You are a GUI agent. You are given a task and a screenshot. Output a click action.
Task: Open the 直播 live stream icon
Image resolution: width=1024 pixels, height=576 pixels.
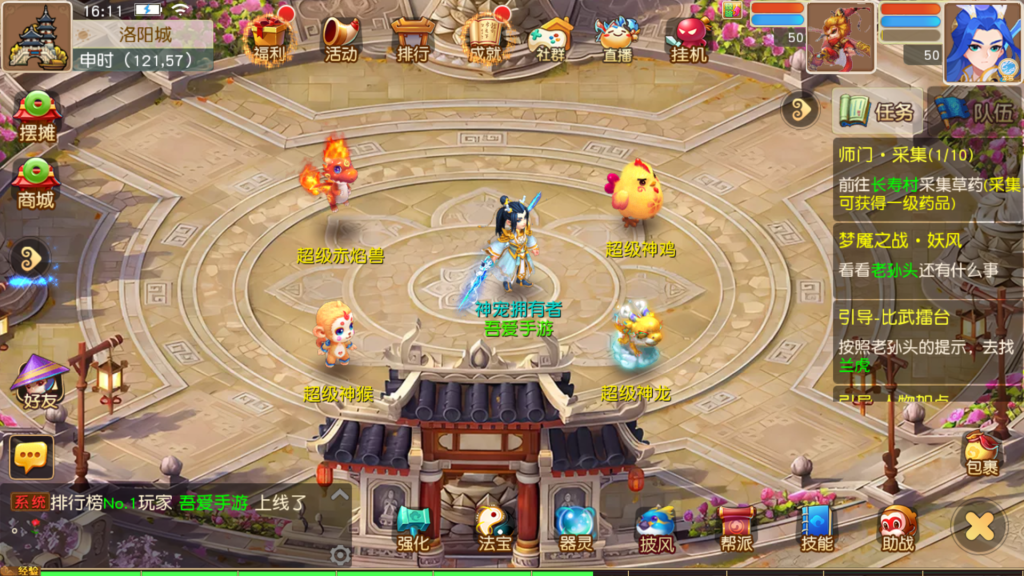(616, 38)
